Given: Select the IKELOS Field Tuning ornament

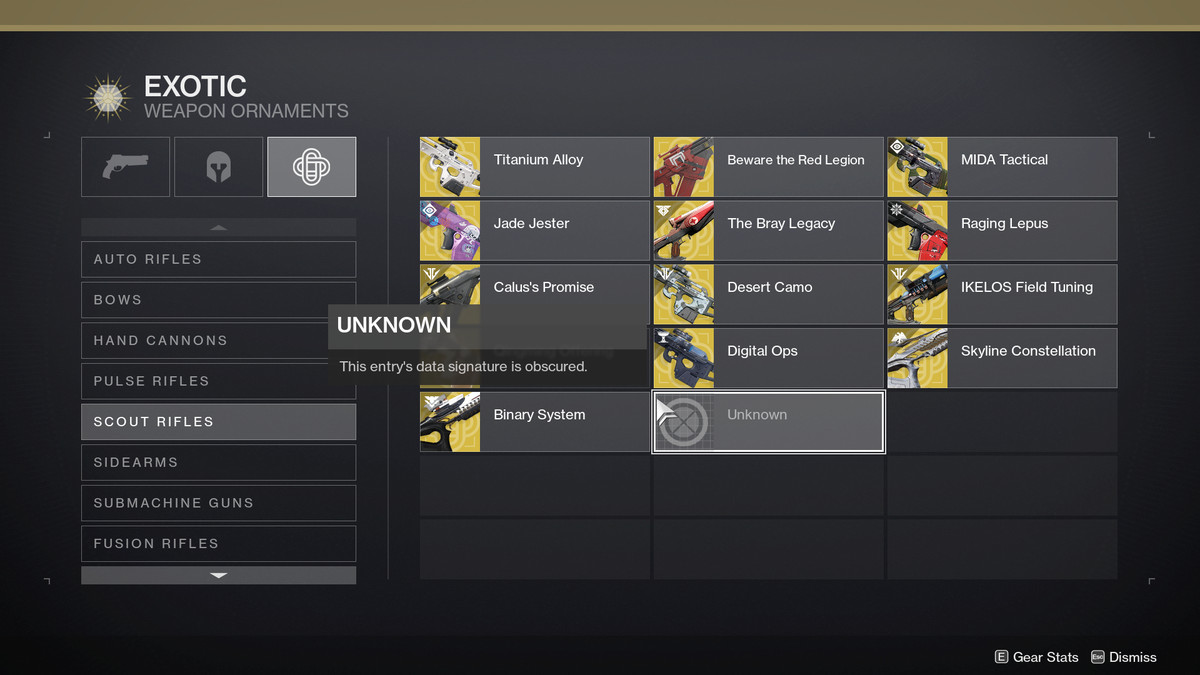Looking at the screenshot, I should (1002, 295).
